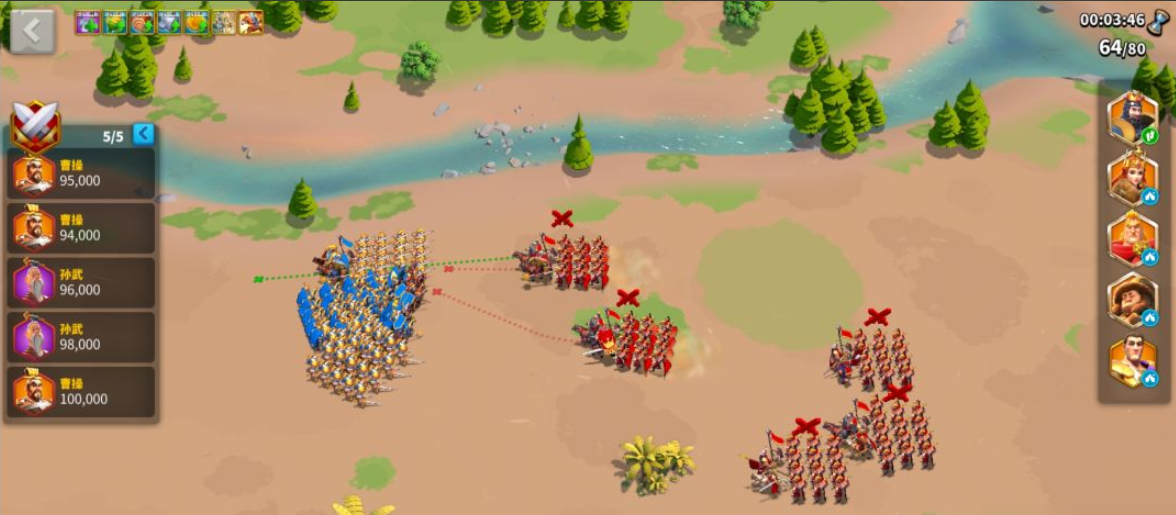Collapse the army list with the blue arrow

(144, 134)
